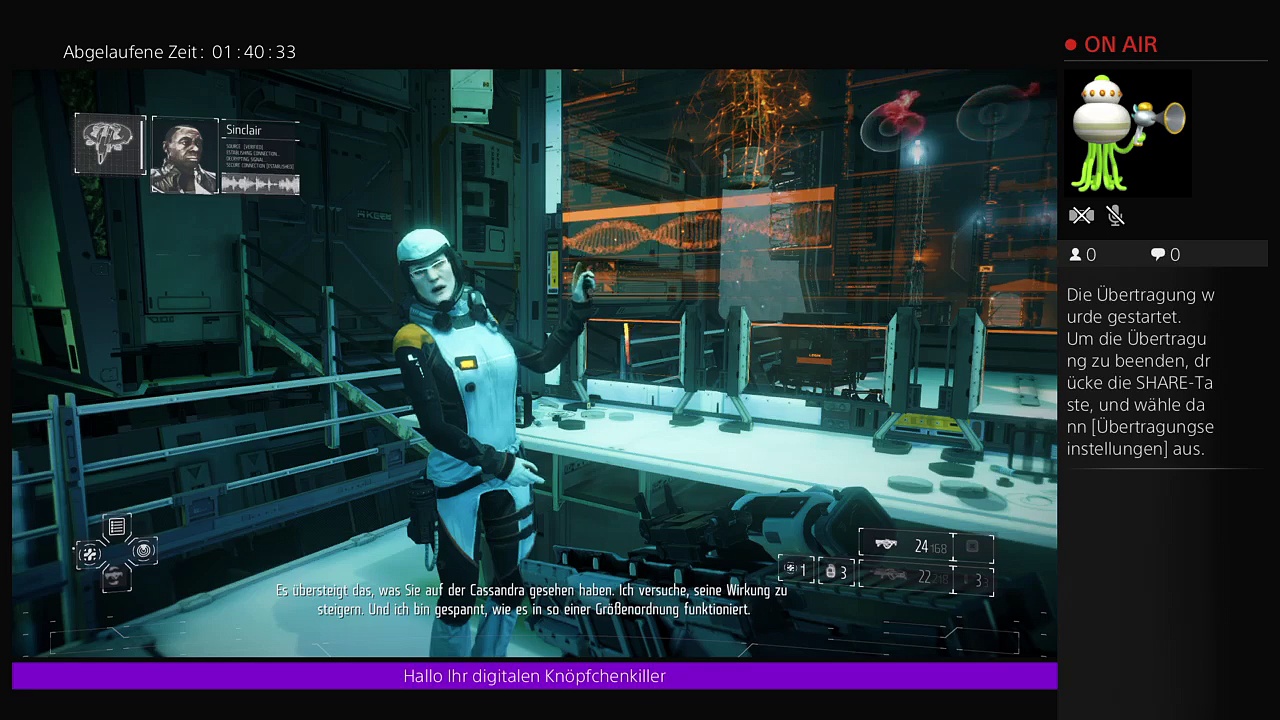The image size is (1280, 720).
Task: Select the secondary weapon's underbarrel ammo slot
Action: click(973, 579)
